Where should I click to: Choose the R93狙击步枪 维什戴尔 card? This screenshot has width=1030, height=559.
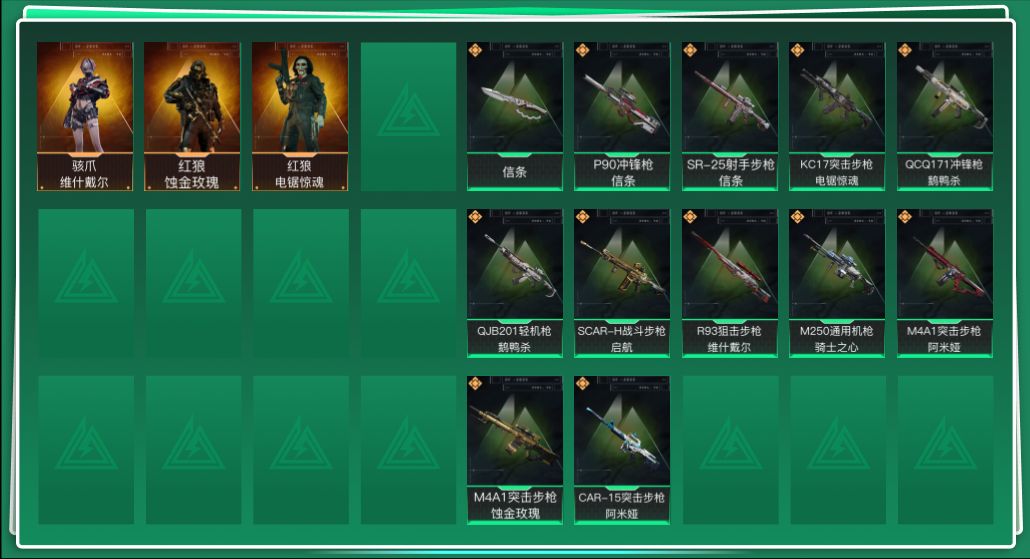[x=730, y=282]
